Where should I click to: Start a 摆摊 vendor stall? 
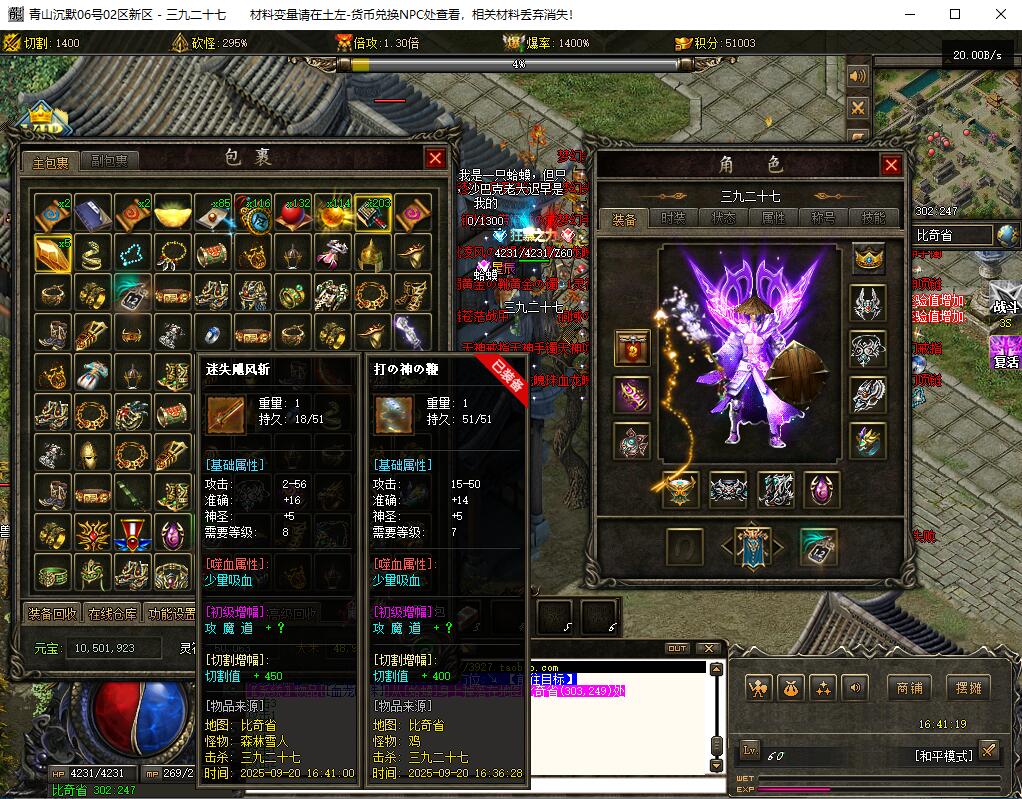[968, 687]
